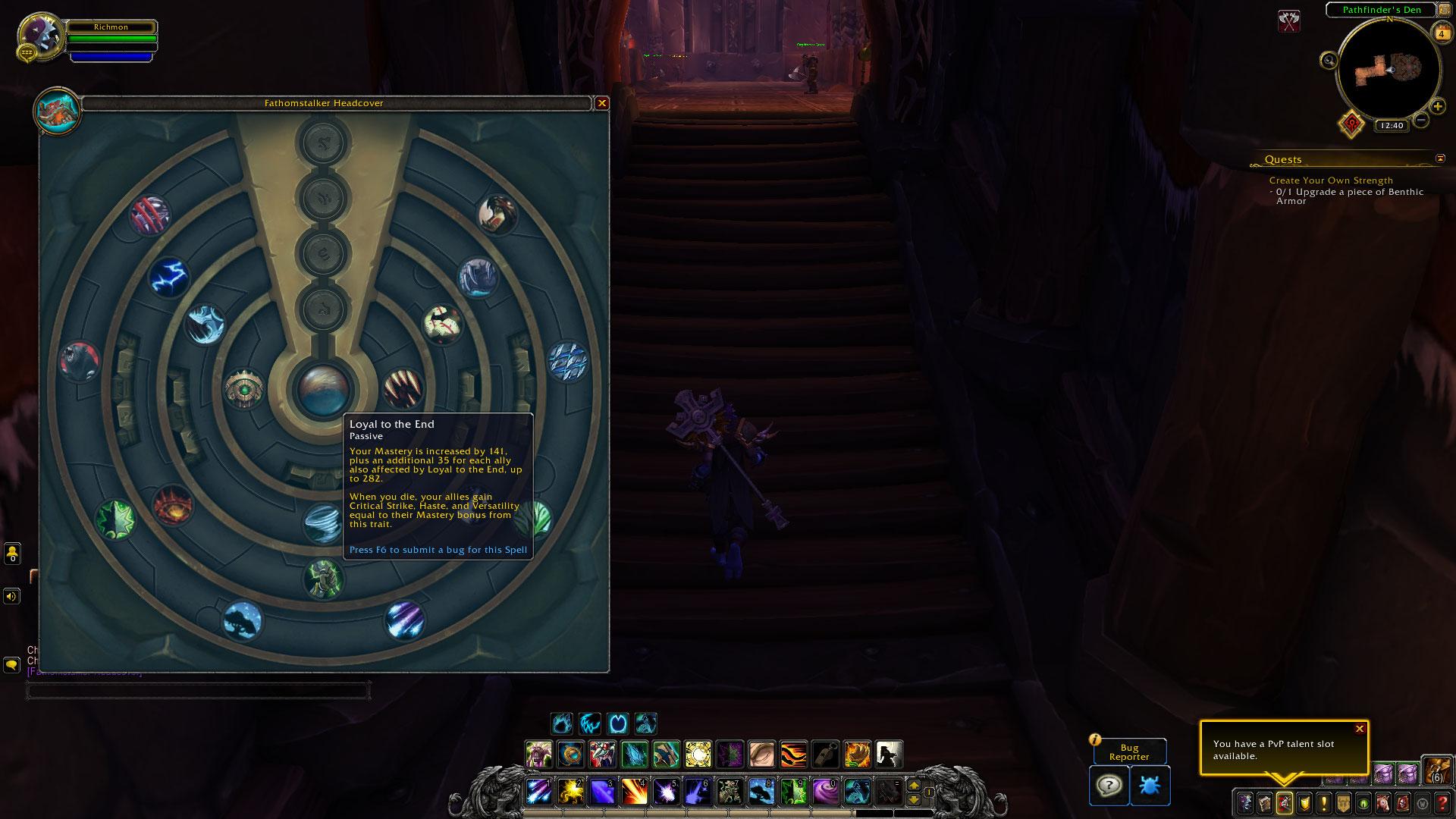Open Group Finder with the green eye icon

pos(1363,804)
